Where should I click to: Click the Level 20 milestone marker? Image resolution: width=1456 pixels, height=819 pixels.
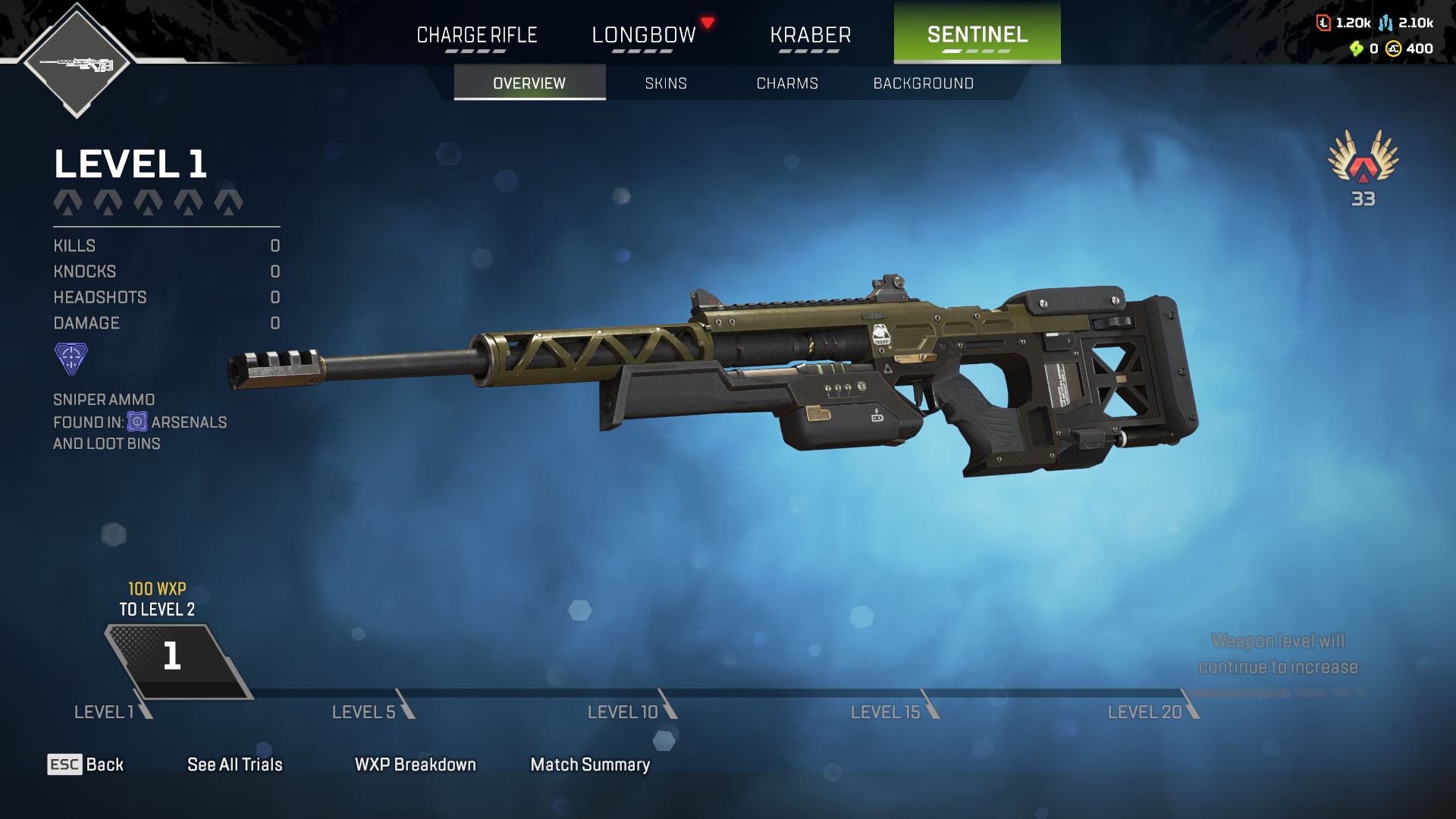coord(1151,711)
